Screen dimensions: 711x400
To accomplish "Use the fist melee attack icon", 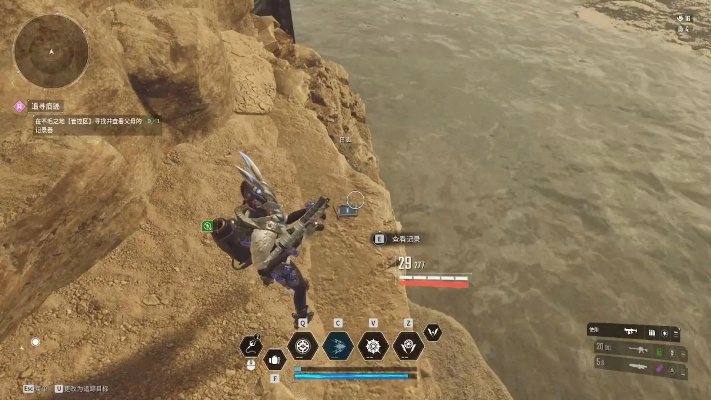I will point(275,357).
